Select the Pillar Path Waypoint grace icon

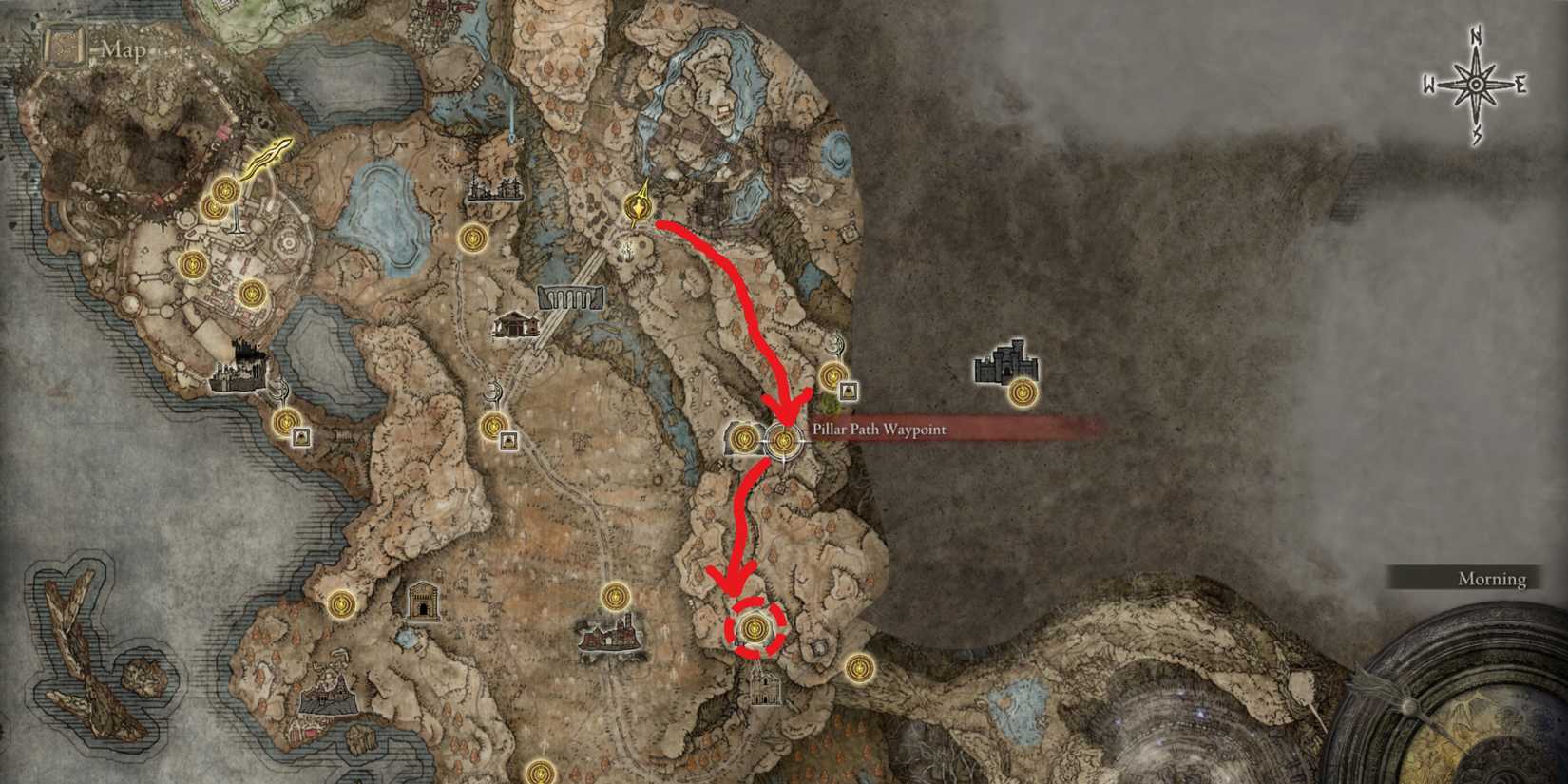(783, 440)
